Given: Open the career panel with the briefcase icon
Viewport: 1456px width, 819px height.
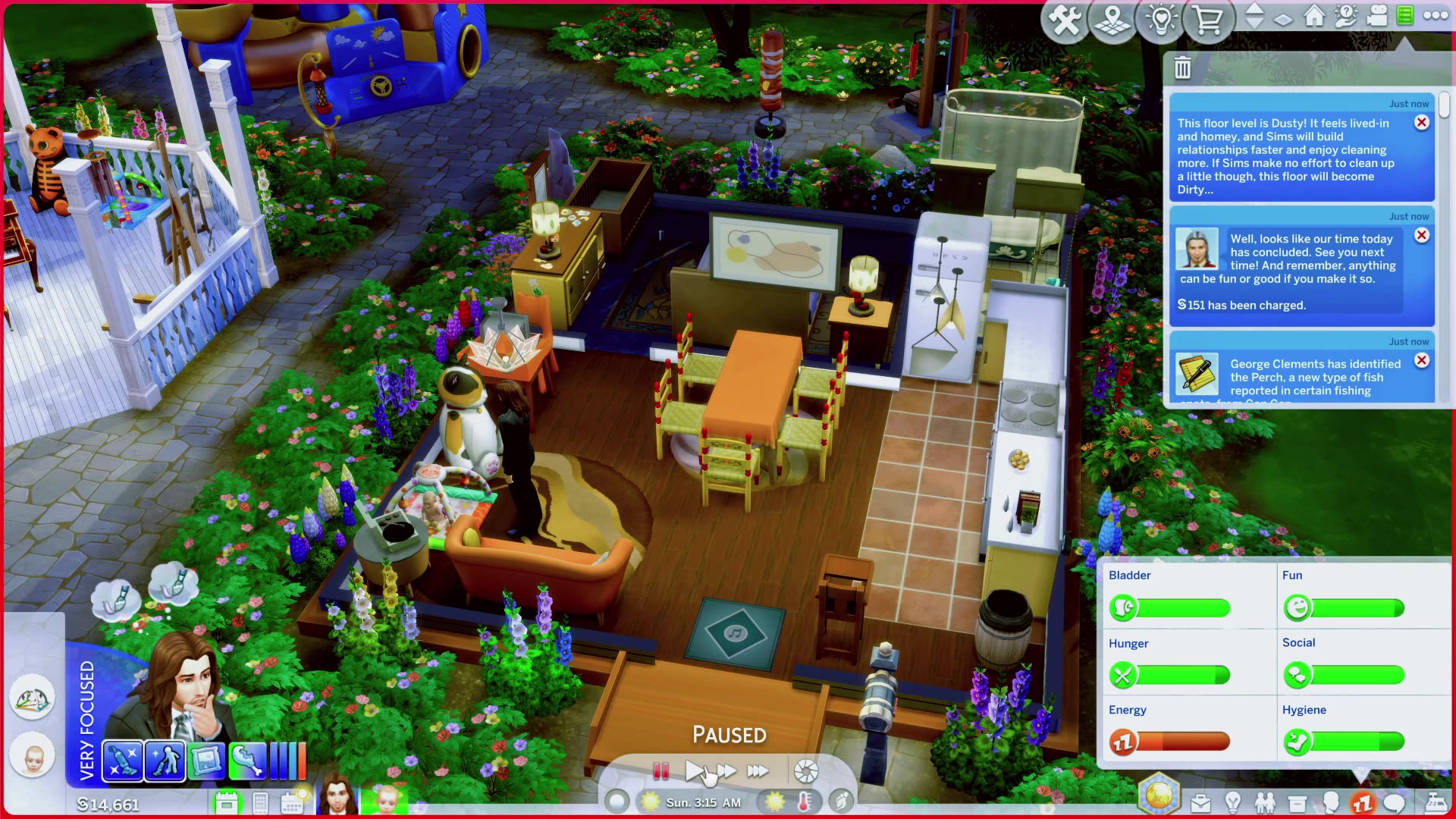Looking at the screenshot, I should [x=1201, y=802].
